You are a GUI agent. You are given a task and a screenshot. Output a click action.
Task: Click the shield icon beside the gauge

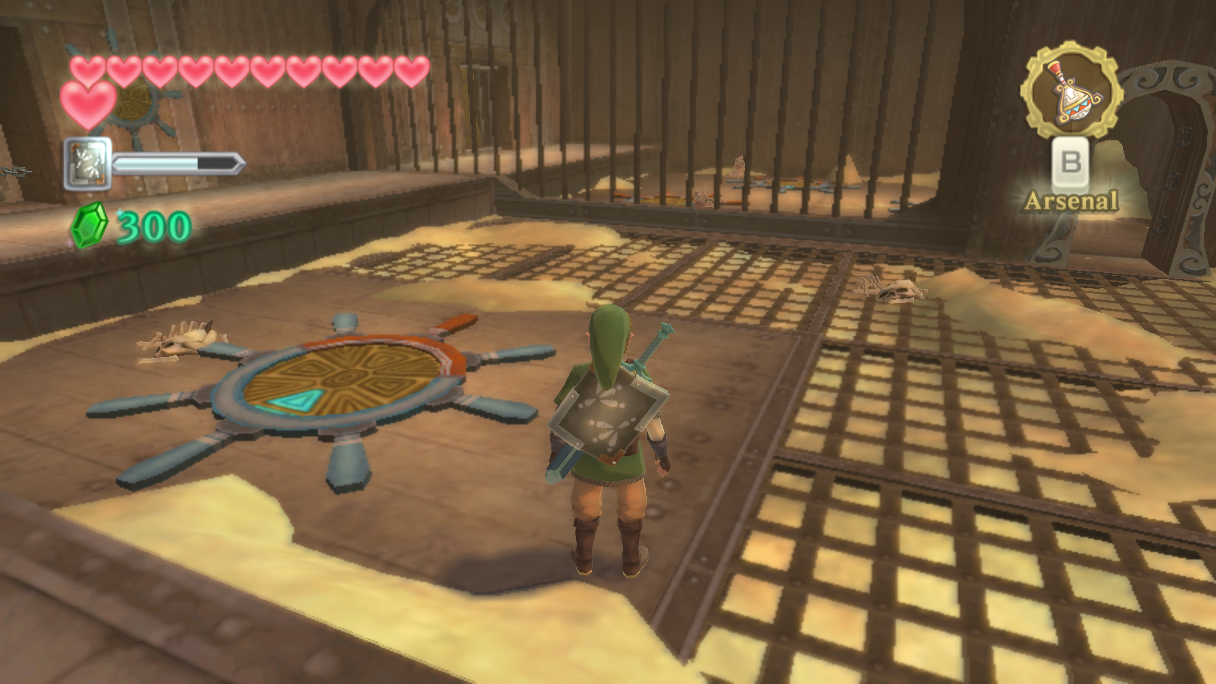click(87, 163)
